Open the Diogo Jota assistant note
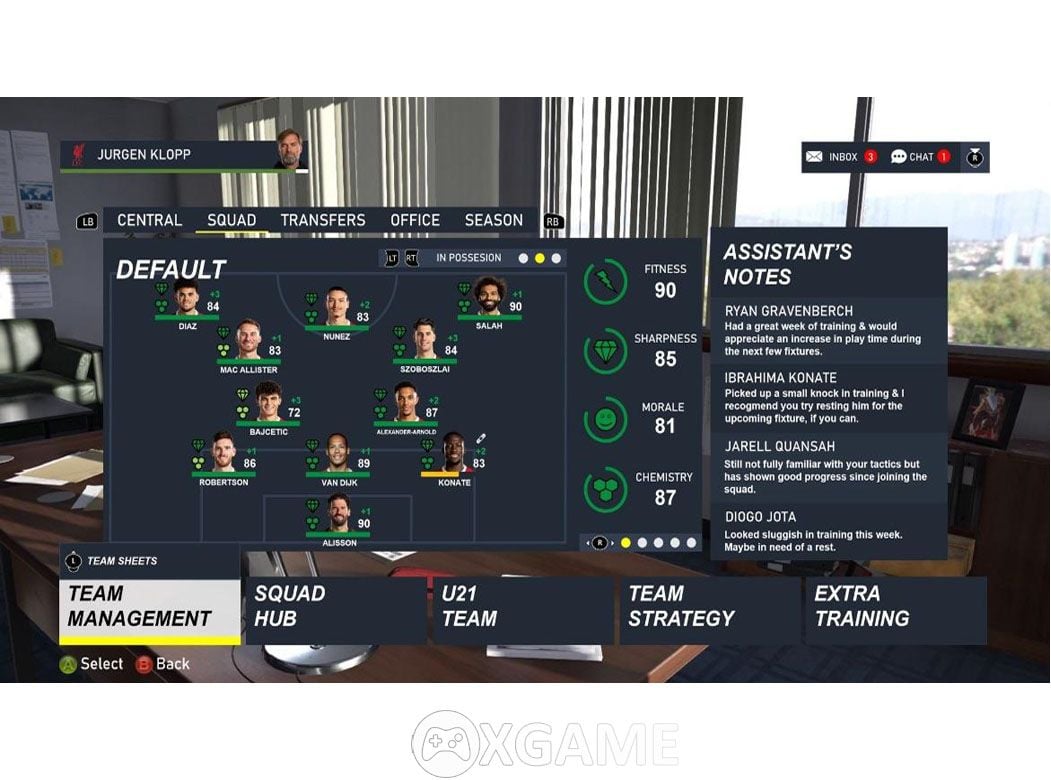 (827, 532)
